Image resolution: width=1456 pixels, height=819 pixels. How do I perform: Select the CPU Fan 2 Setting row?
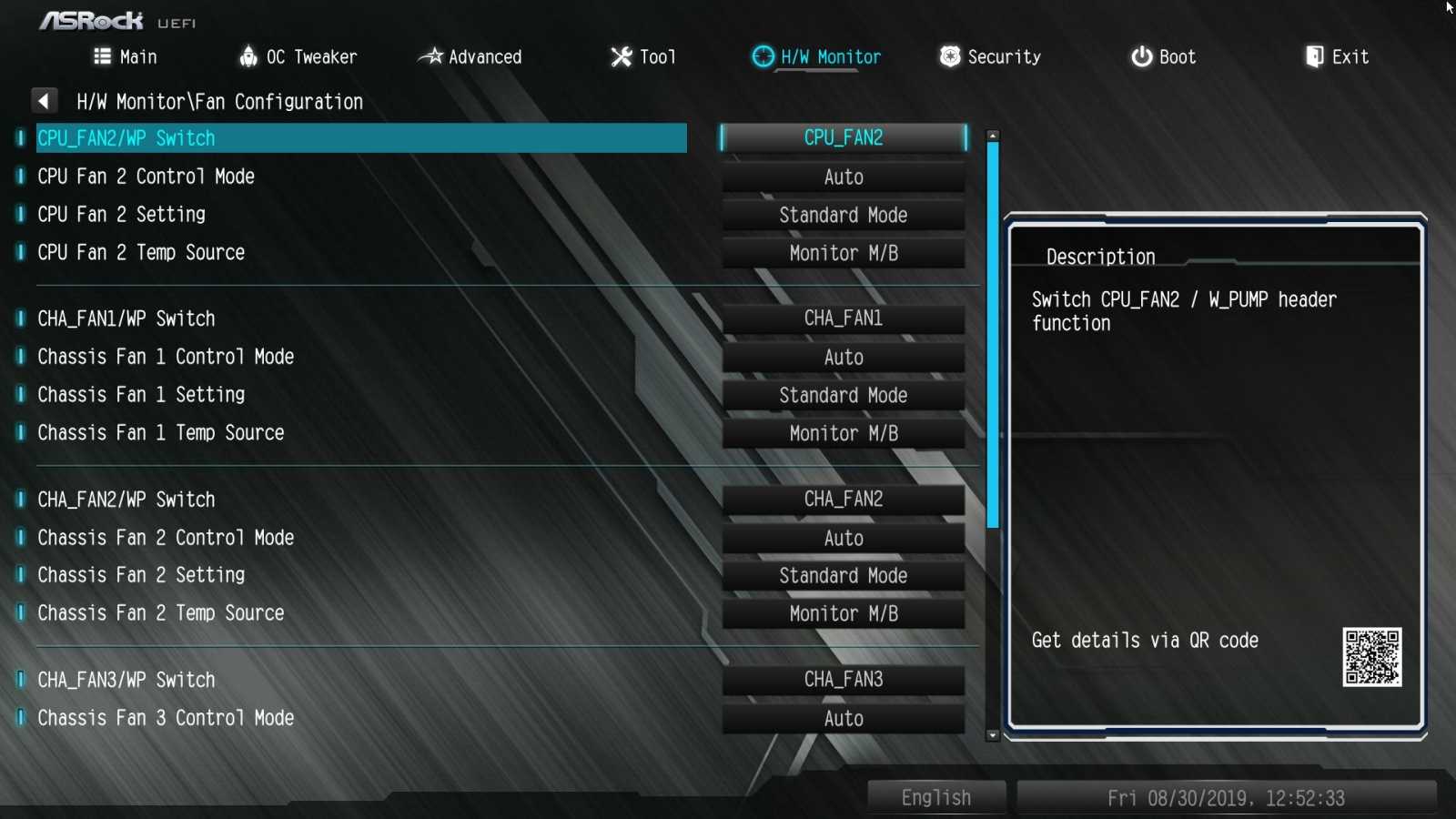pos(121,215)
